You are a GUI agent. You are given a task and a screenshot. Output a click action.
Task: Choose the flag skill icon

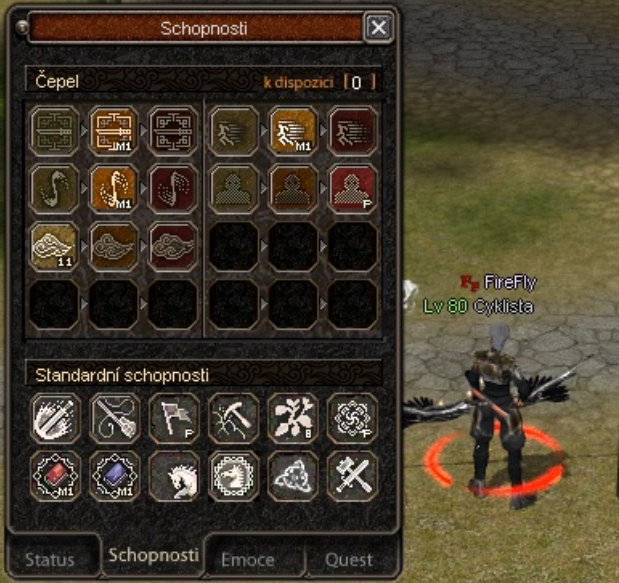pos(173,418)
